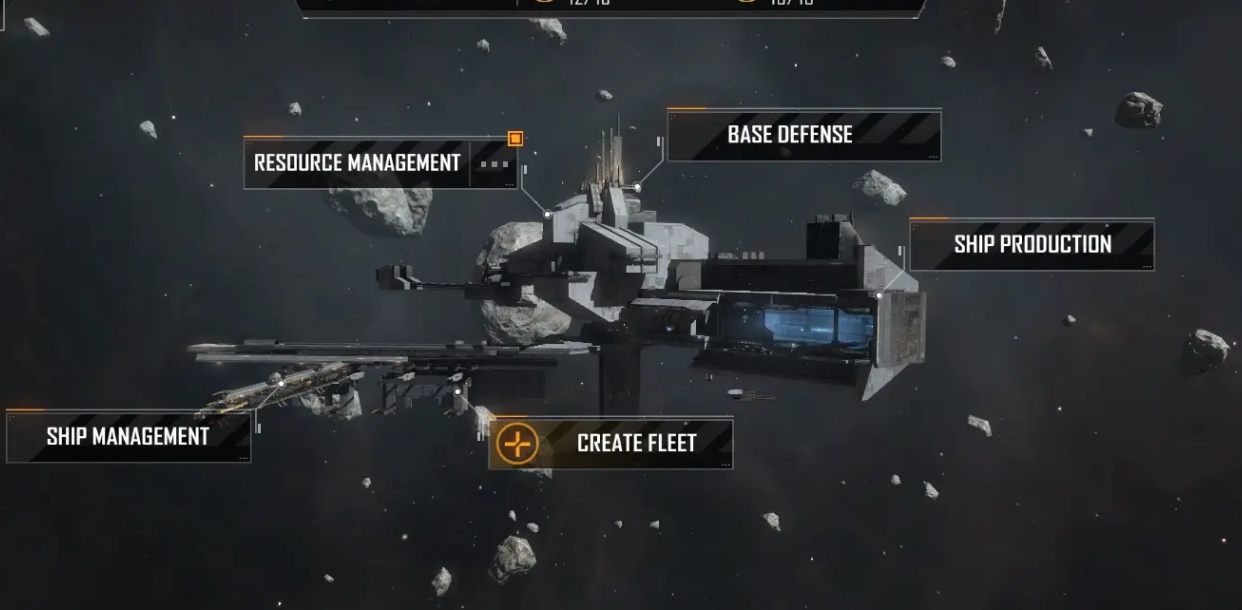Image resolution: width=1242 pixels, height=610 pixels.
Task: Go to Ship Management
Action: [x=128, y=437]
